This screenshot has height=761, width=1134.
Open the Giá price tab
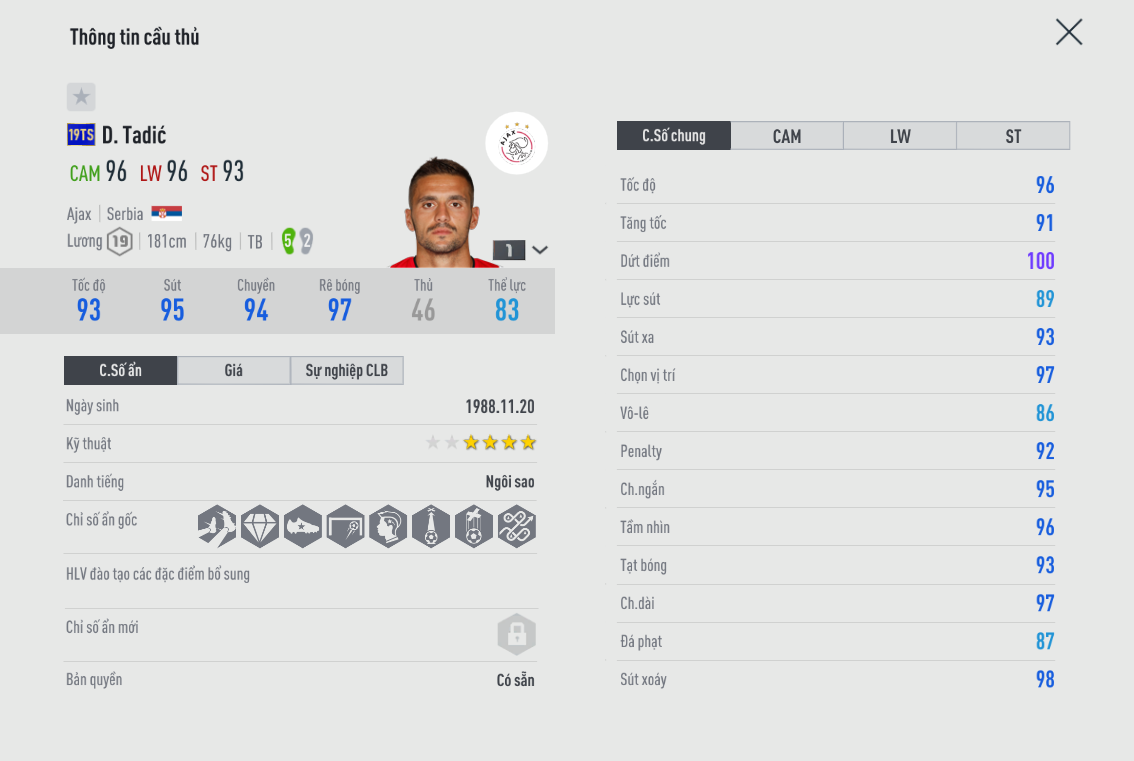(x=234, y=371)
